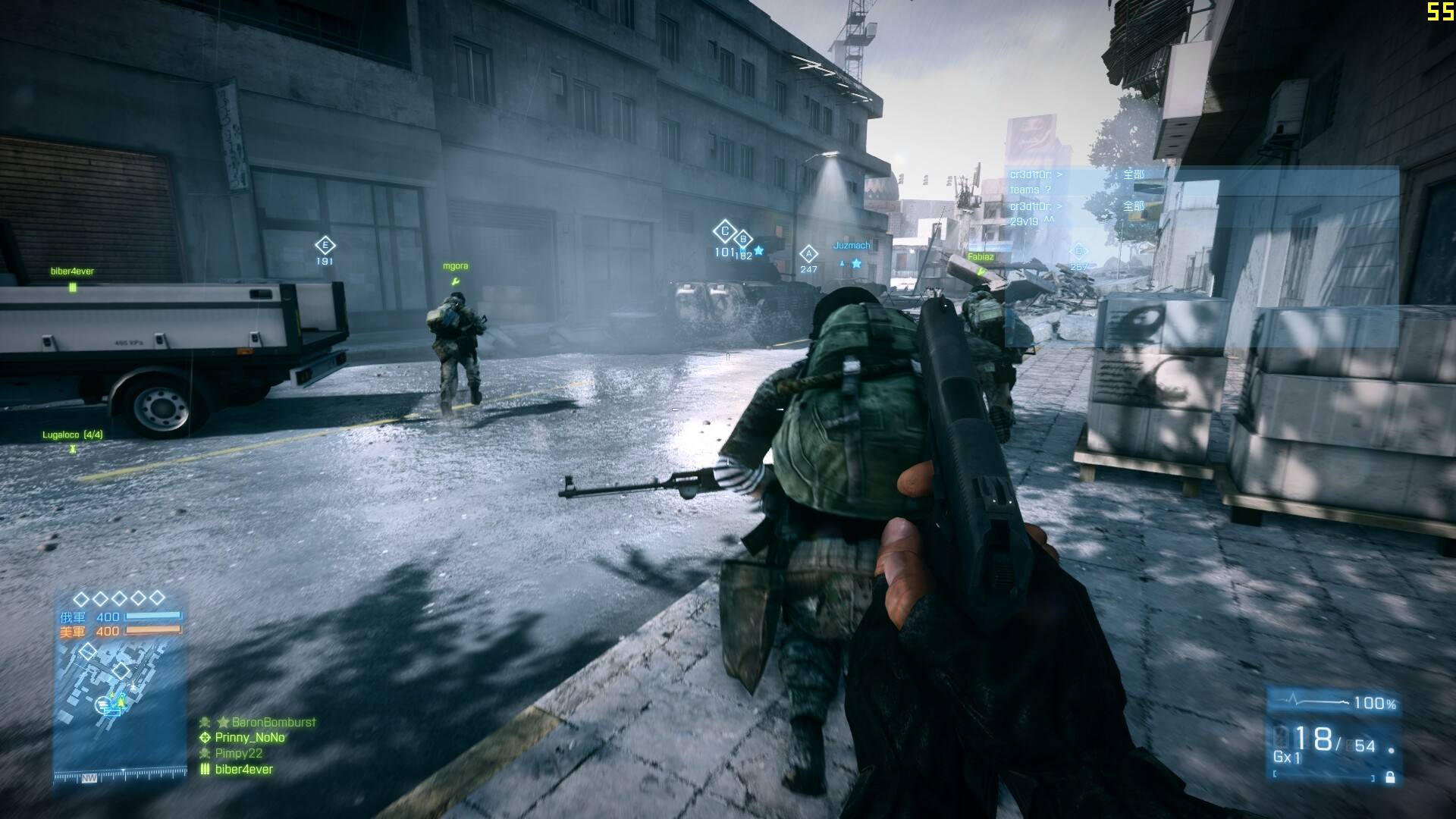Select capture point E marker
The height and width of the screenshot is (819, 1456).
coord(325,245)
